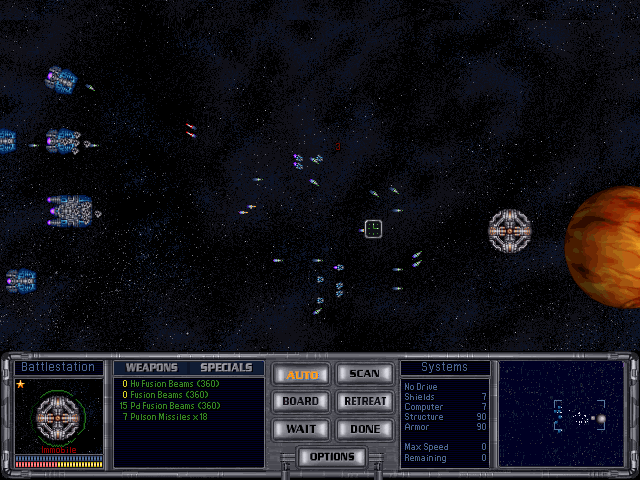Show the SPECIALS tab
640x480 pixels.
226,367
